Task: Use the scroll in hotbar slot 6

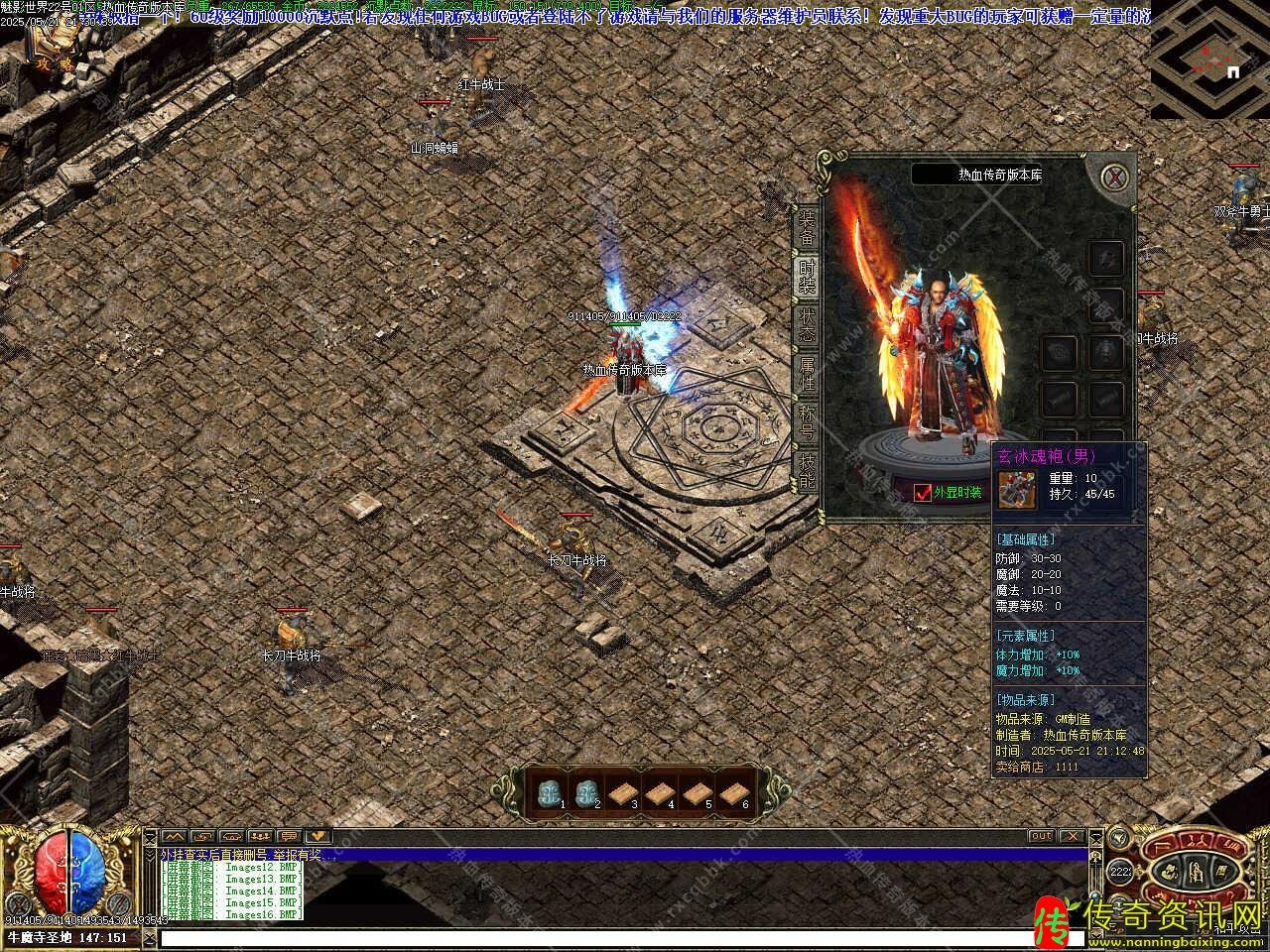Action: coord(732,792)
